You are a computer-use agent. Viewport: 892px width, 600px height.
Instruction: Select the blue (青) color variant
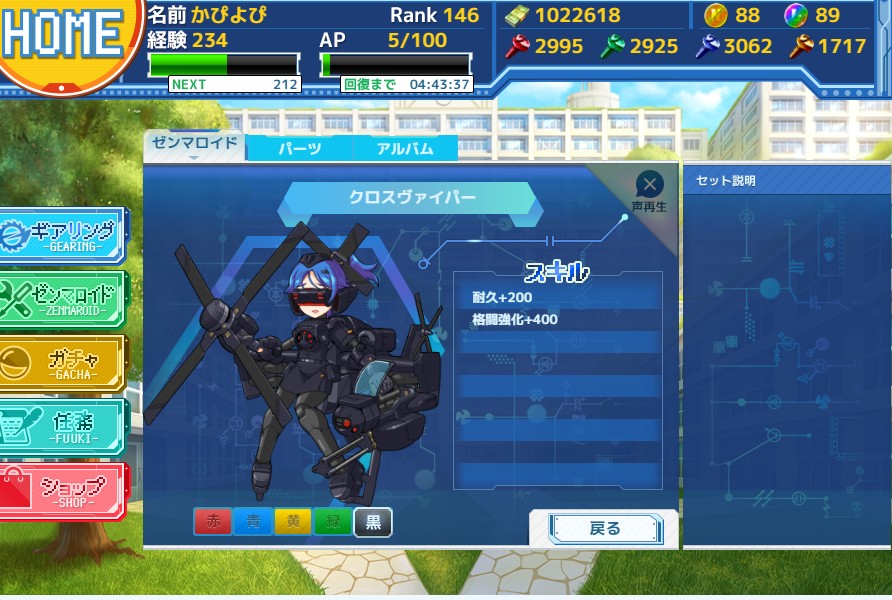[x=252, y=523]
